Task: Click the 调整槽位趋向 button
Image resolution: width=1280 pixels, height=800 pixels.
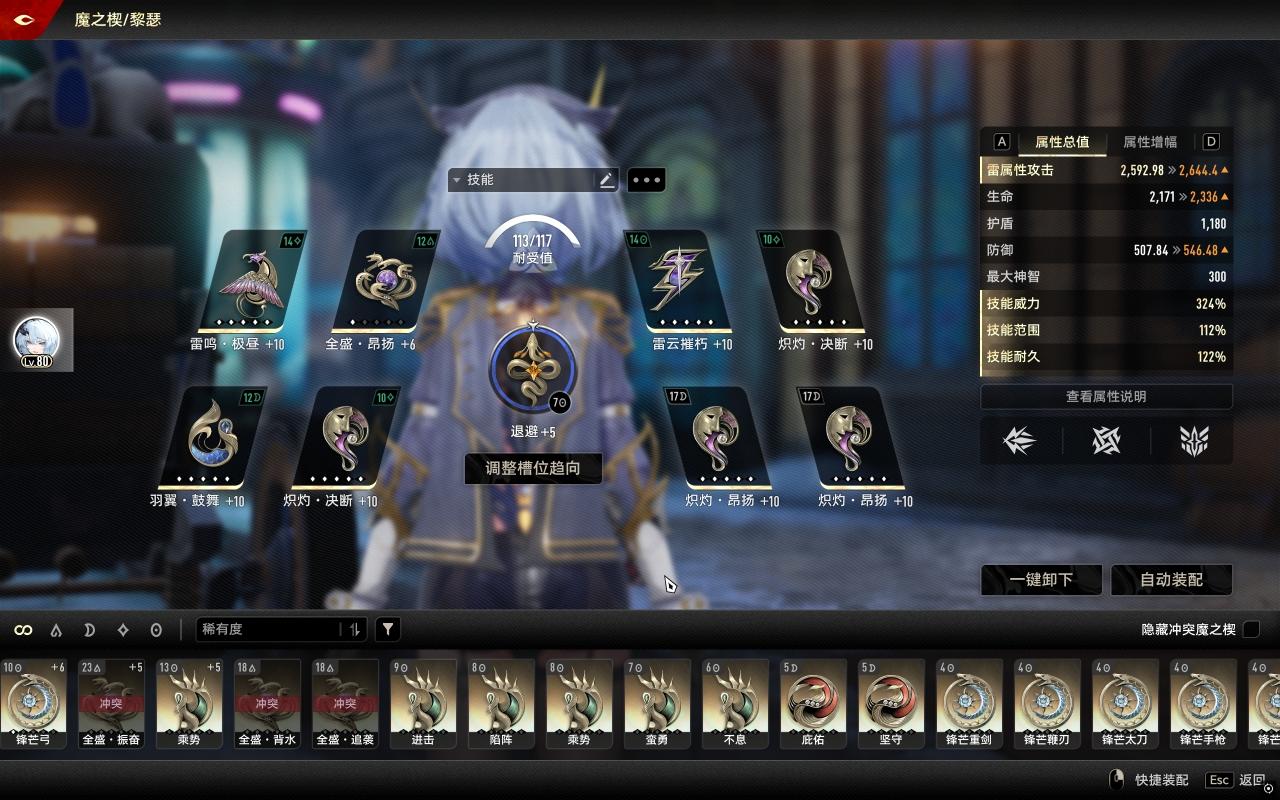Action: tap(533, 468)
